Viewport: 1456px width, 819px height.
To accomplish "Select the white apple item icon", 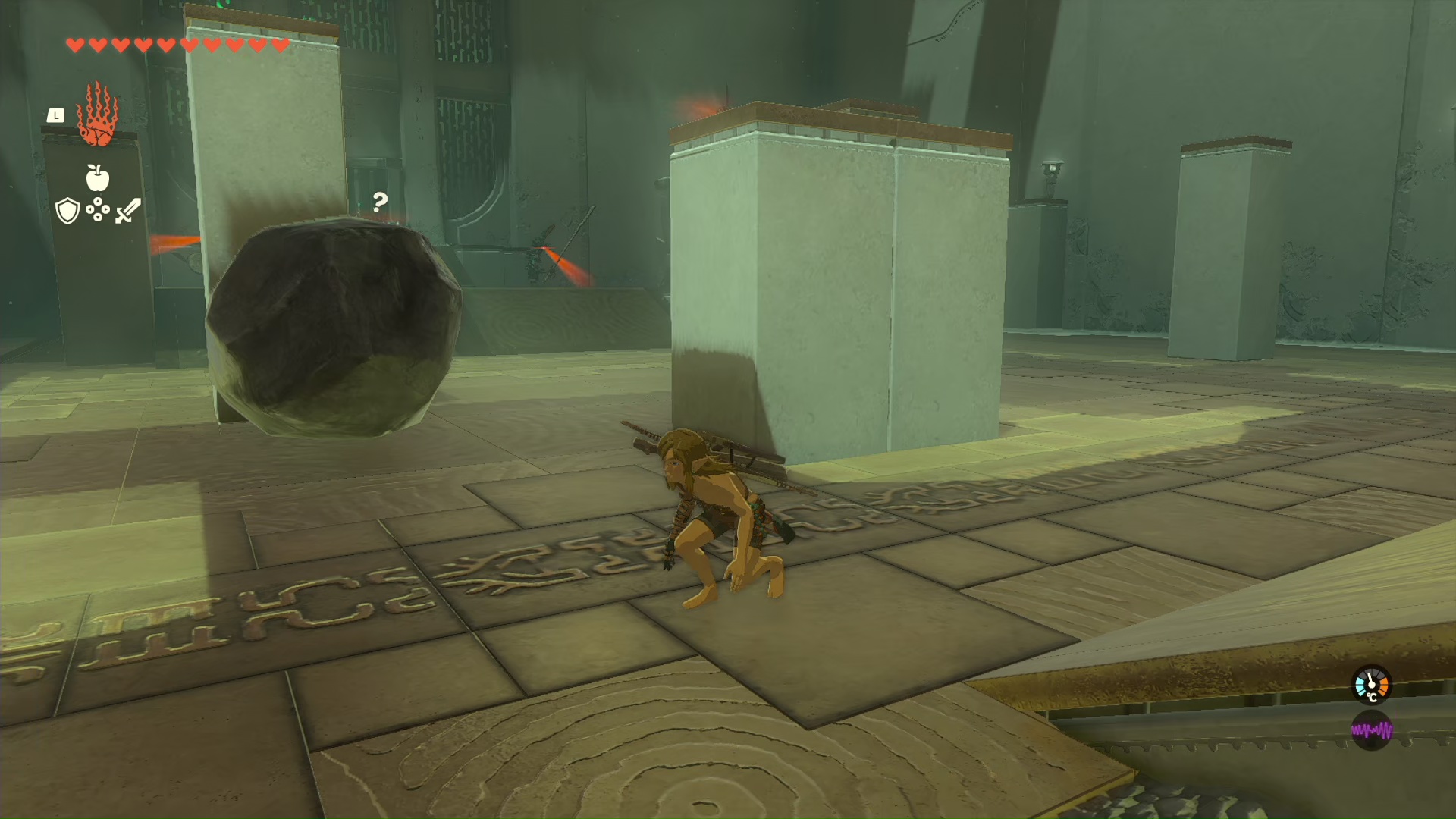I will tap(98, 178).
